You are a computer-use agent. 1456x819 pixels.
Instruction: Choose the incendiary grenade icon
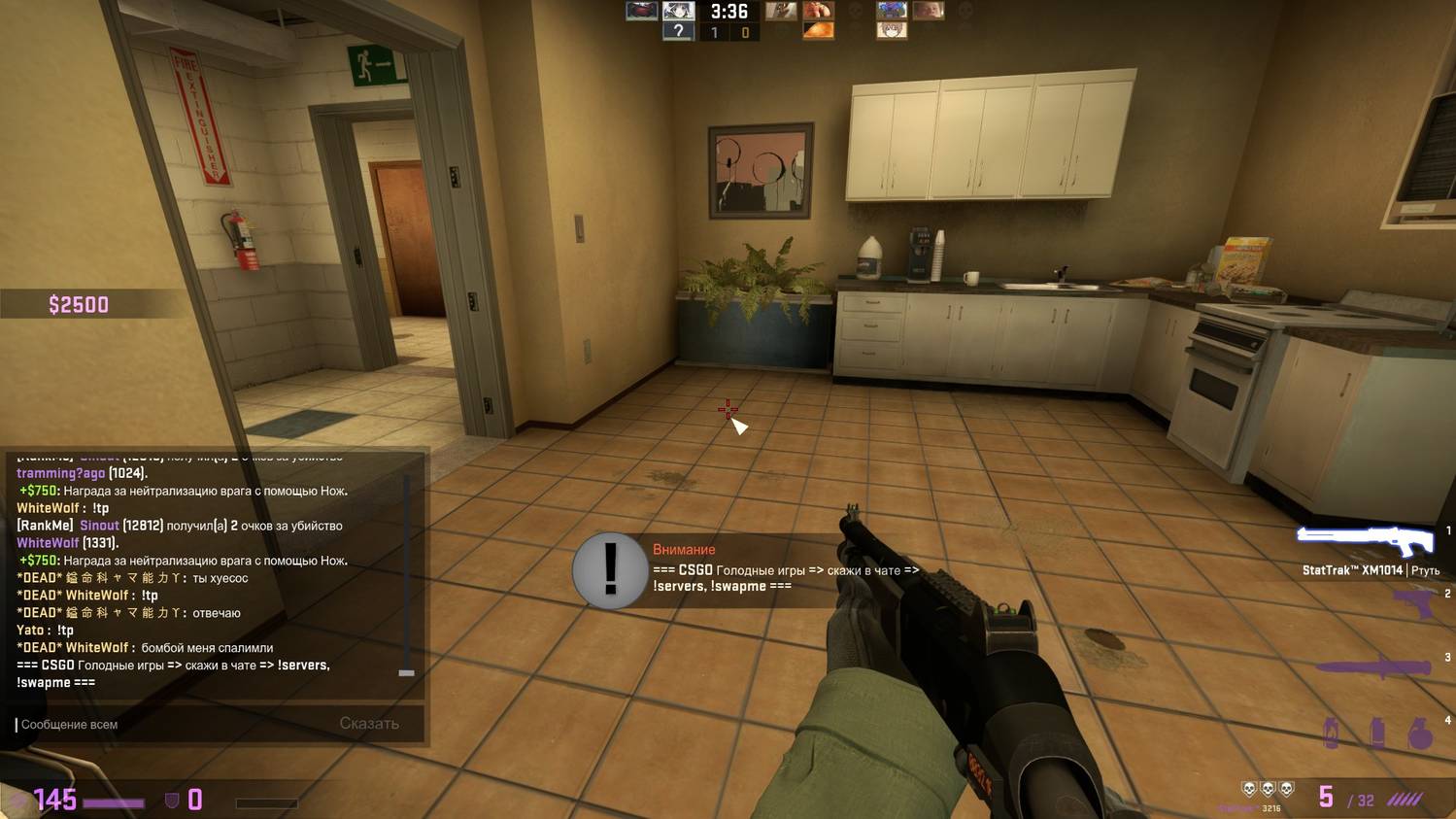click(x=1332, y=733)
